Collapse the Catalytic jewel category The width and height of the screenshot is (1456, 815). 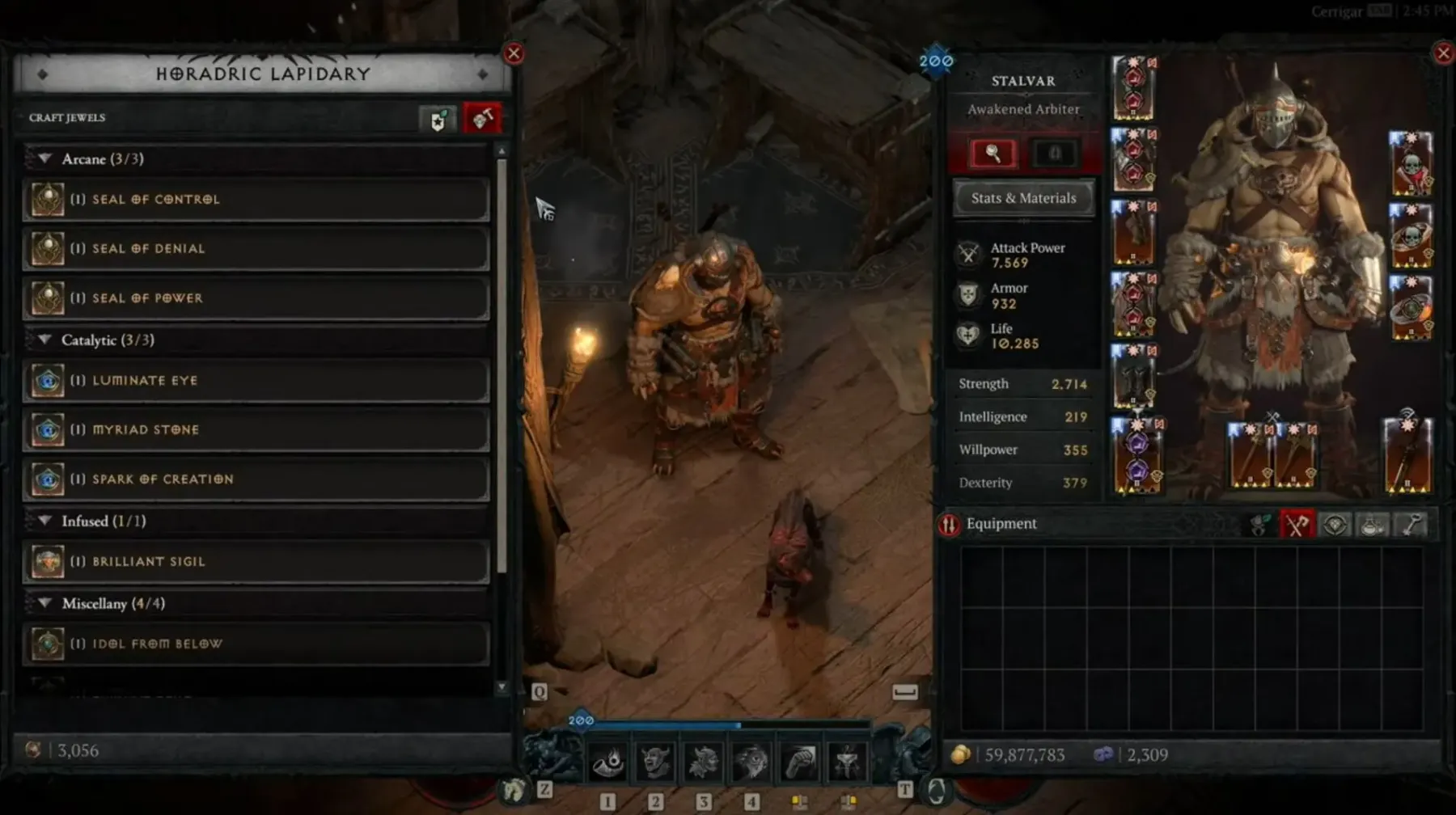(45, 340)
